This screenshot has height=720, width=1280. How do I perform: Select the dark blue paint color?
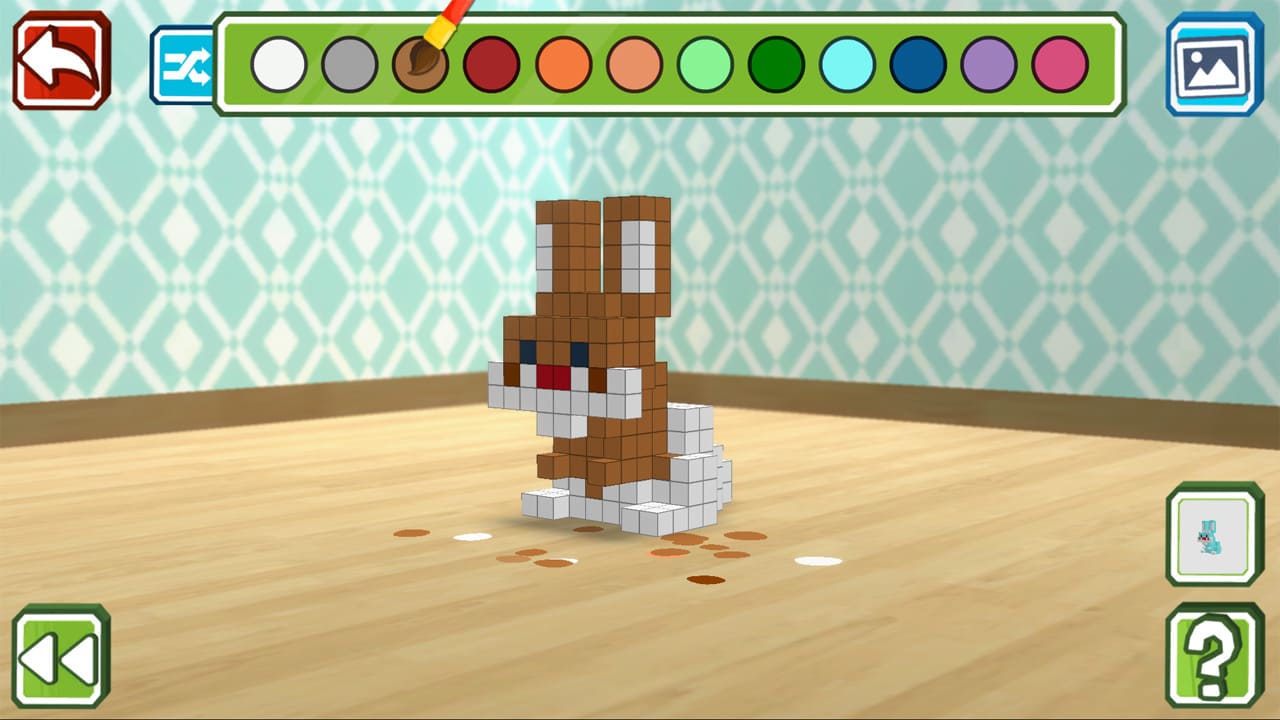coord(917,65)
